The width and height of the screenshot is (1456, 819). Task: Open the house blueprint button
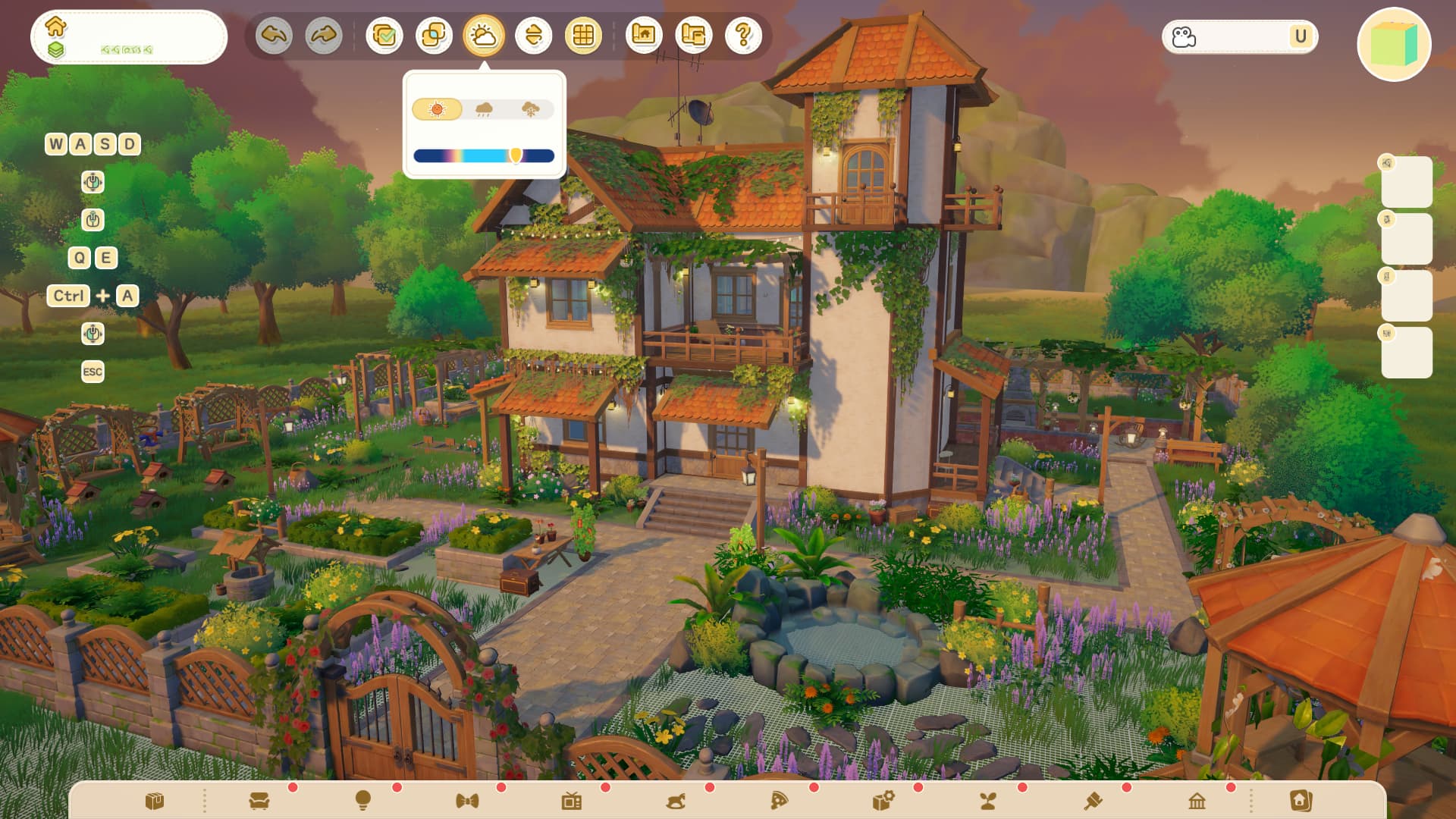[x=644, y=36]
